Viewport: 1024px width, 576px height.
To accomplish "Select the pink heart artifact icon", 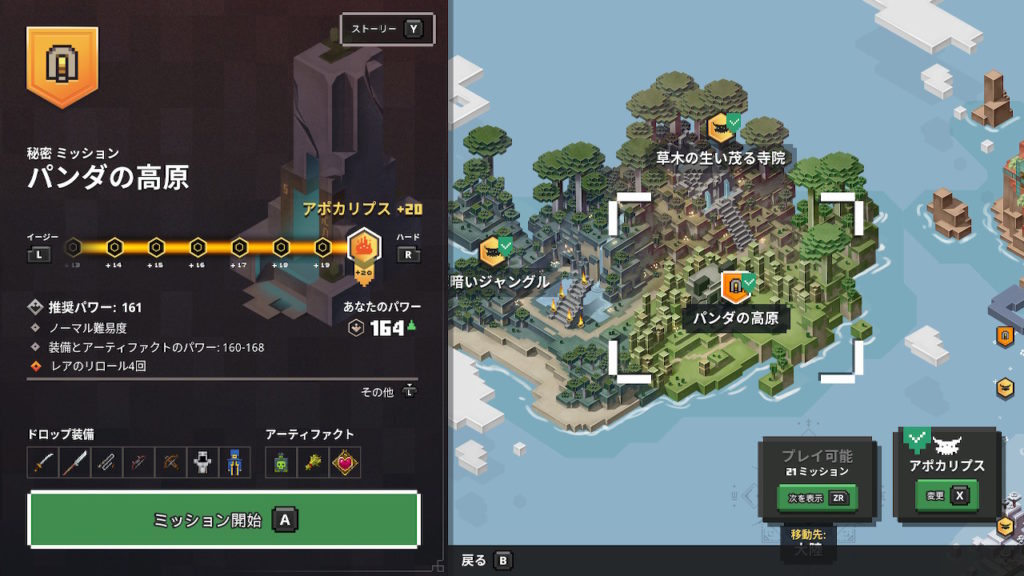I will tap(344, 462).
